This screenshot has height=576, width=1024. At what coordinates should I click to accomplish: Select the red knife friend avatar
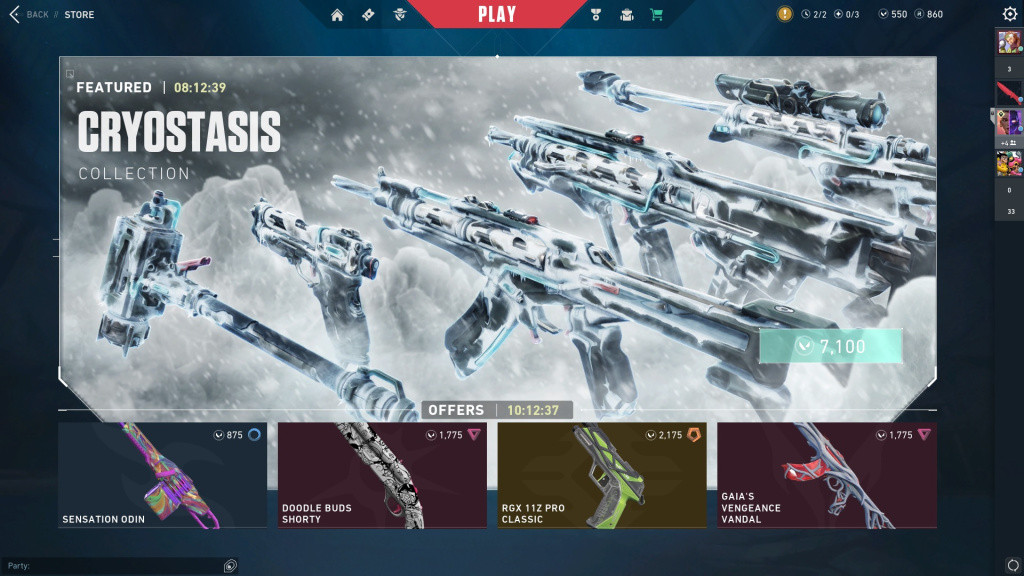point(1008,94)
